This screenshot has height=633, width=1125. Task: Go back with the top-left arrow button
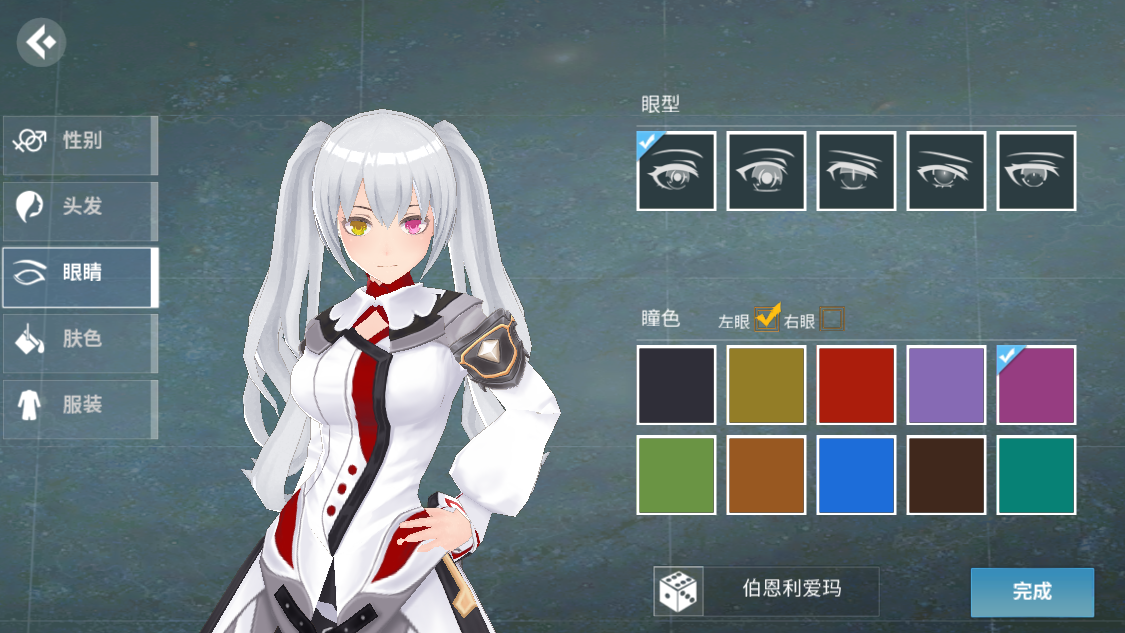[x=41, y=44]
